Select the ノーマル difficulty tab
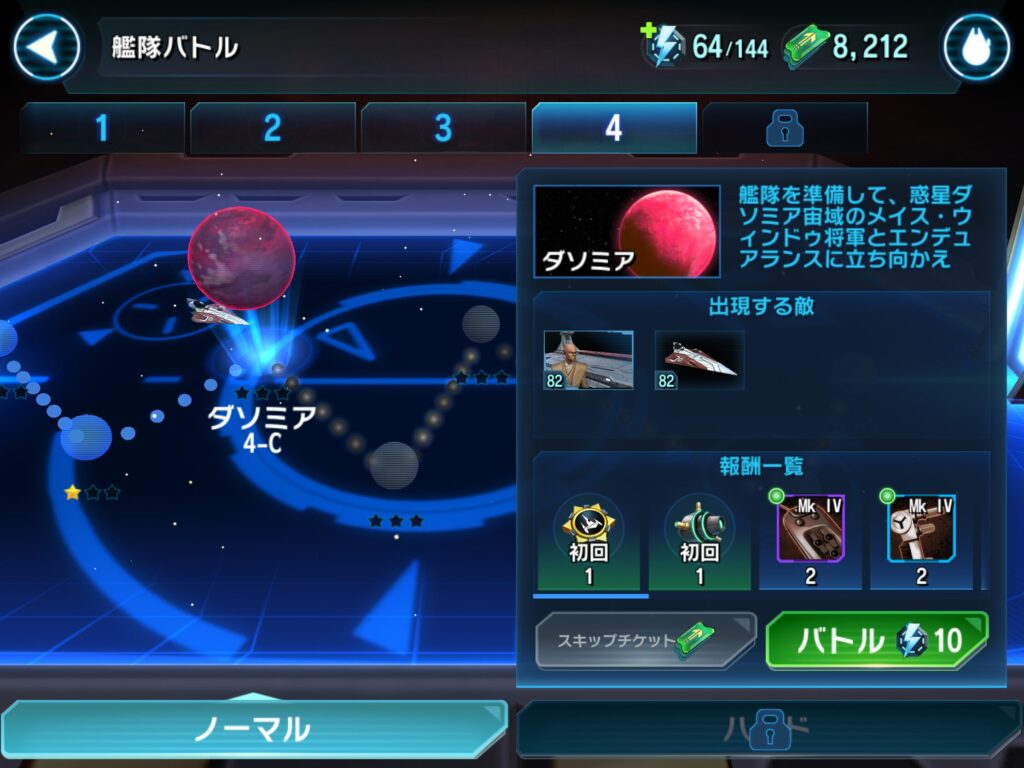 point(252,729)
